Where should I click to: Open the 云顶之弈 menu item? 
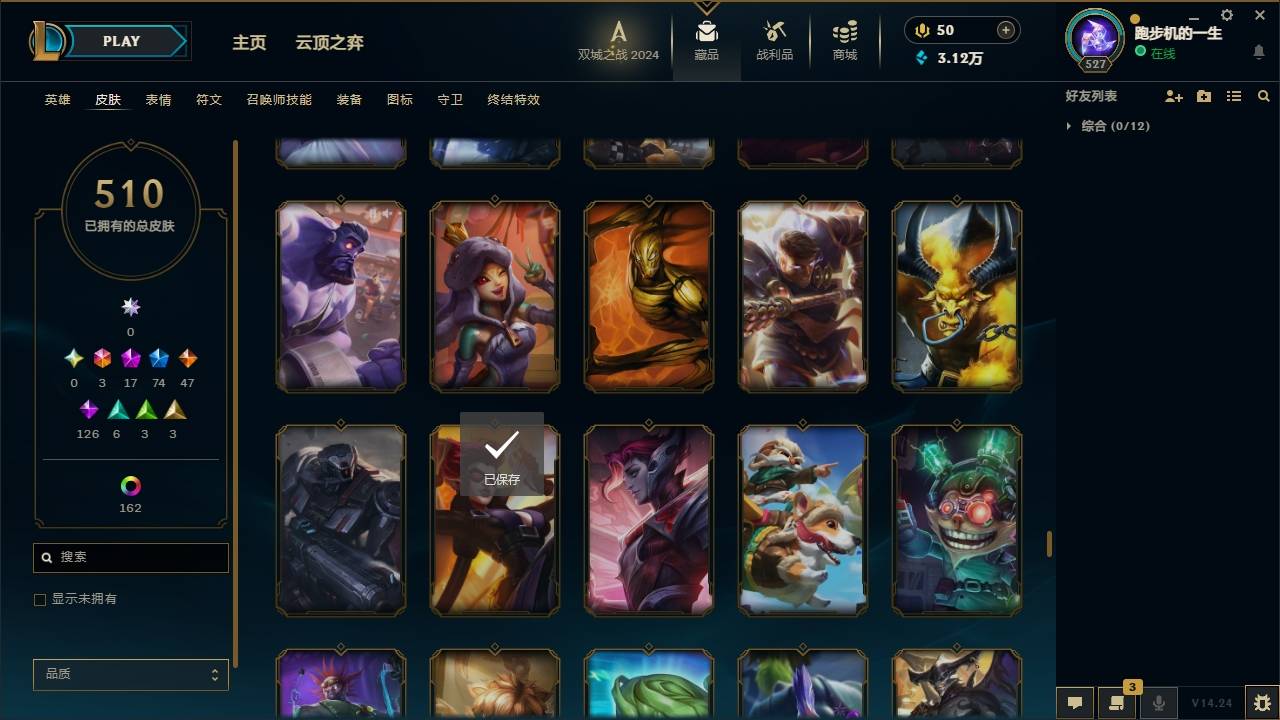click(329, 42)
